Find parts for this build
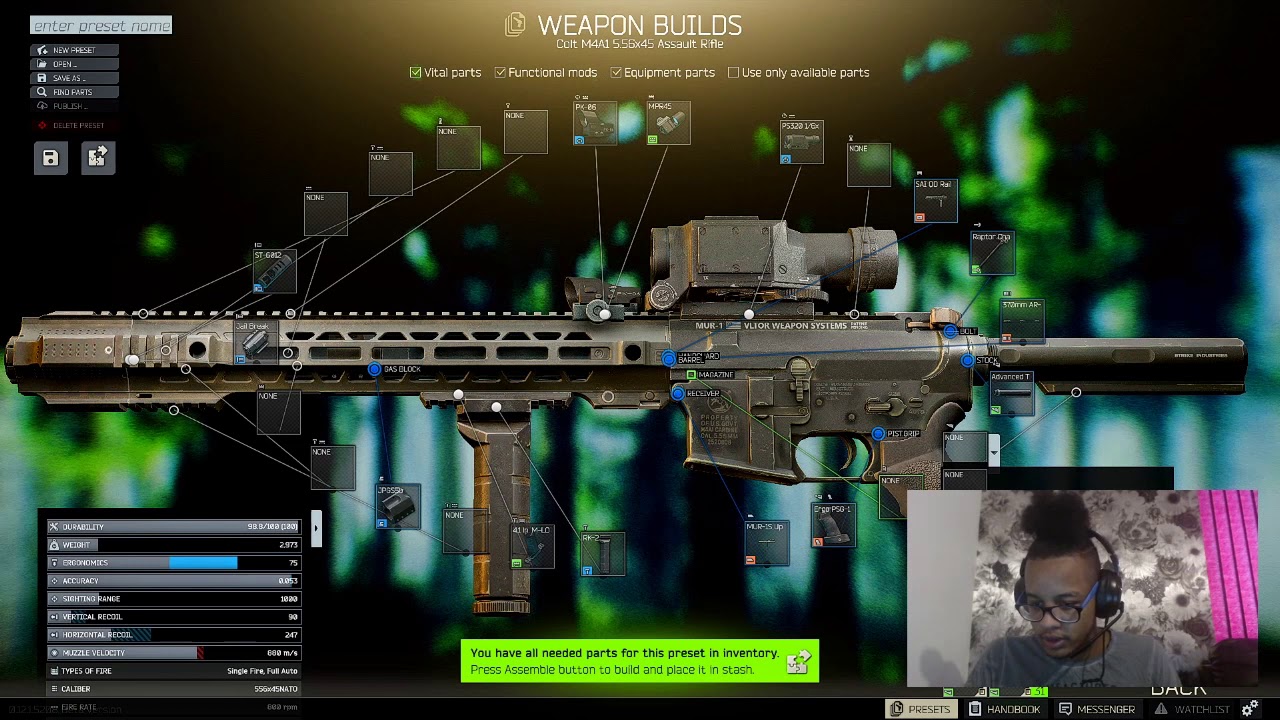This screenshot has height=720, width=1280. pyautogui.click(x=72, y=92)
